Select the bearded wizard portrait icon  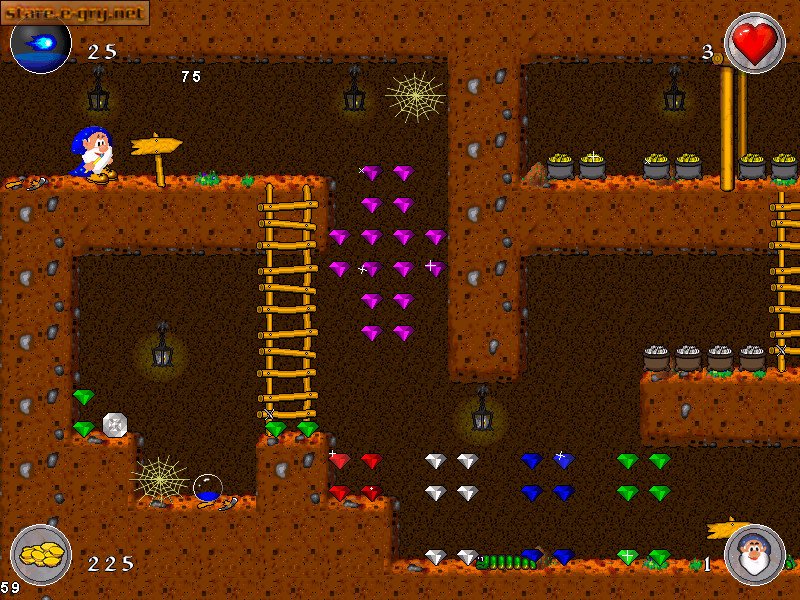754,555
